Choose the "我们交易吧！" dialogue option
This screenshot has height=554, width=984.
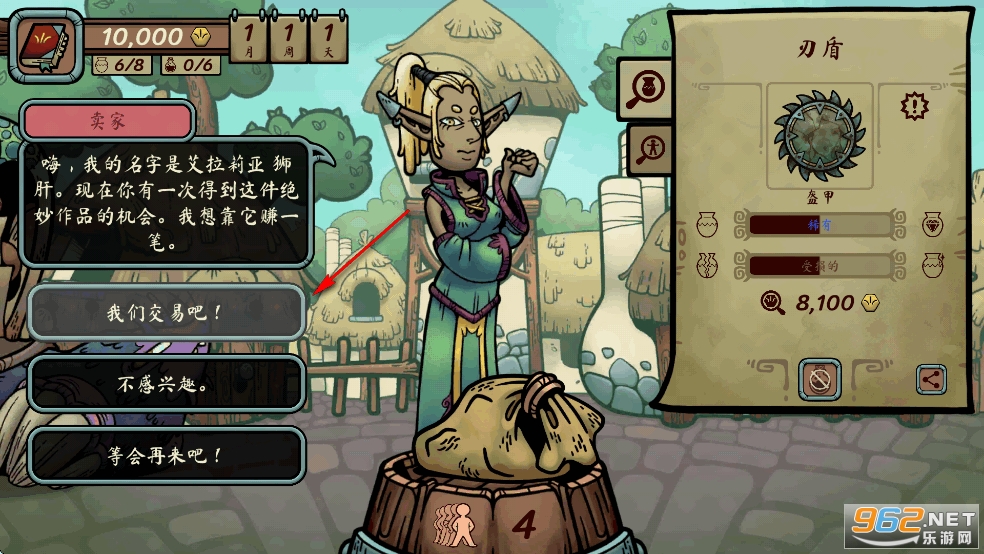click(x=165, y=313)
